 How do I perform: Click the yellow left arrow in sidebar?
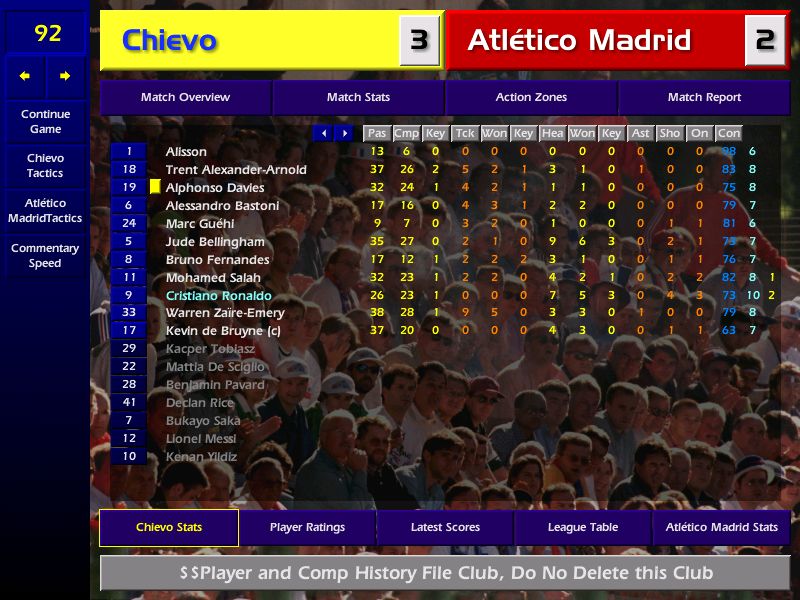click(25, 76)
